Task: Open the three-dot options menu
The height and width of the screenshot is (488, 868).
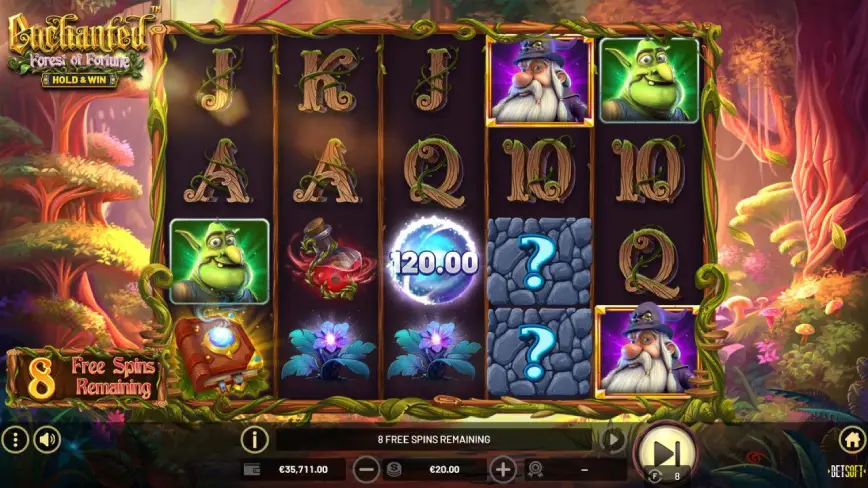Action: pyautogui.click(x=15, y=439)
